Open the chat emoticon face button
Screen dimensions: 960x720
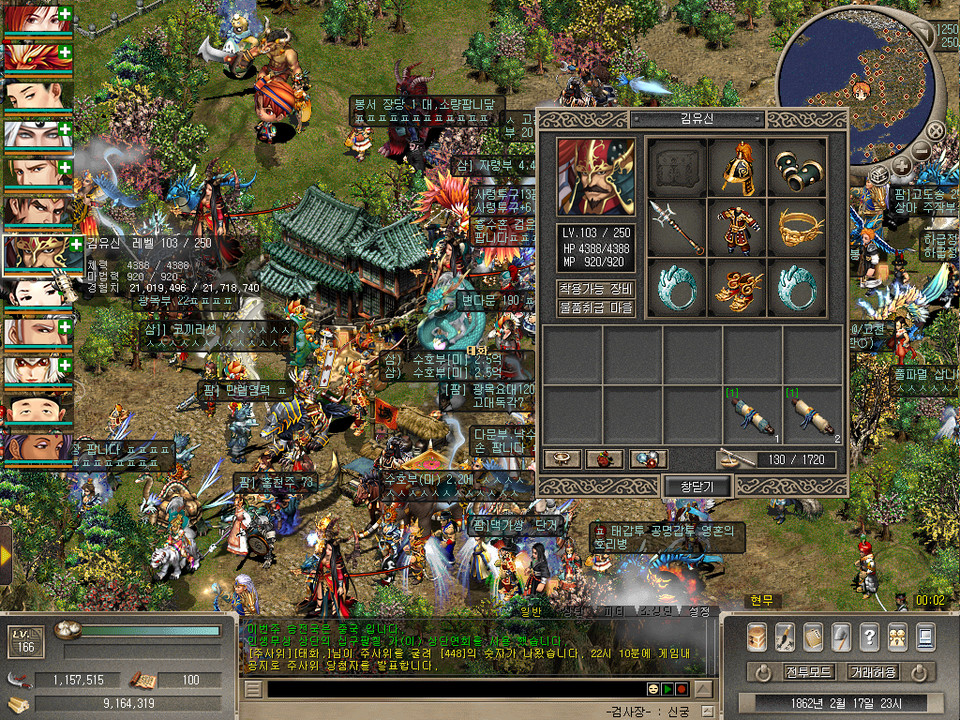pyautogui.click(x=652, y=689)
